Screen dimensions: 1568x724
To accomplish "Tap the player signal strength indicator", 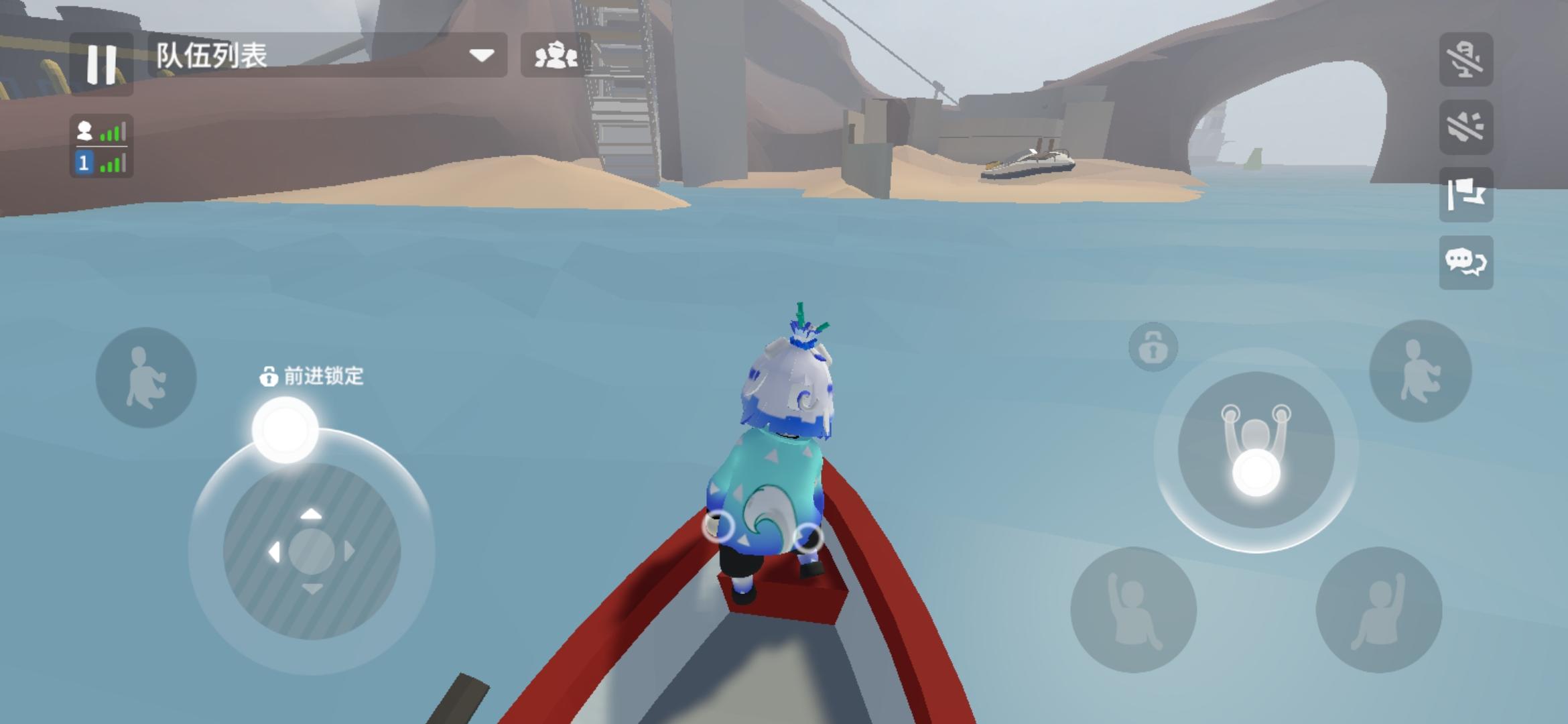I will pos(102,131).
